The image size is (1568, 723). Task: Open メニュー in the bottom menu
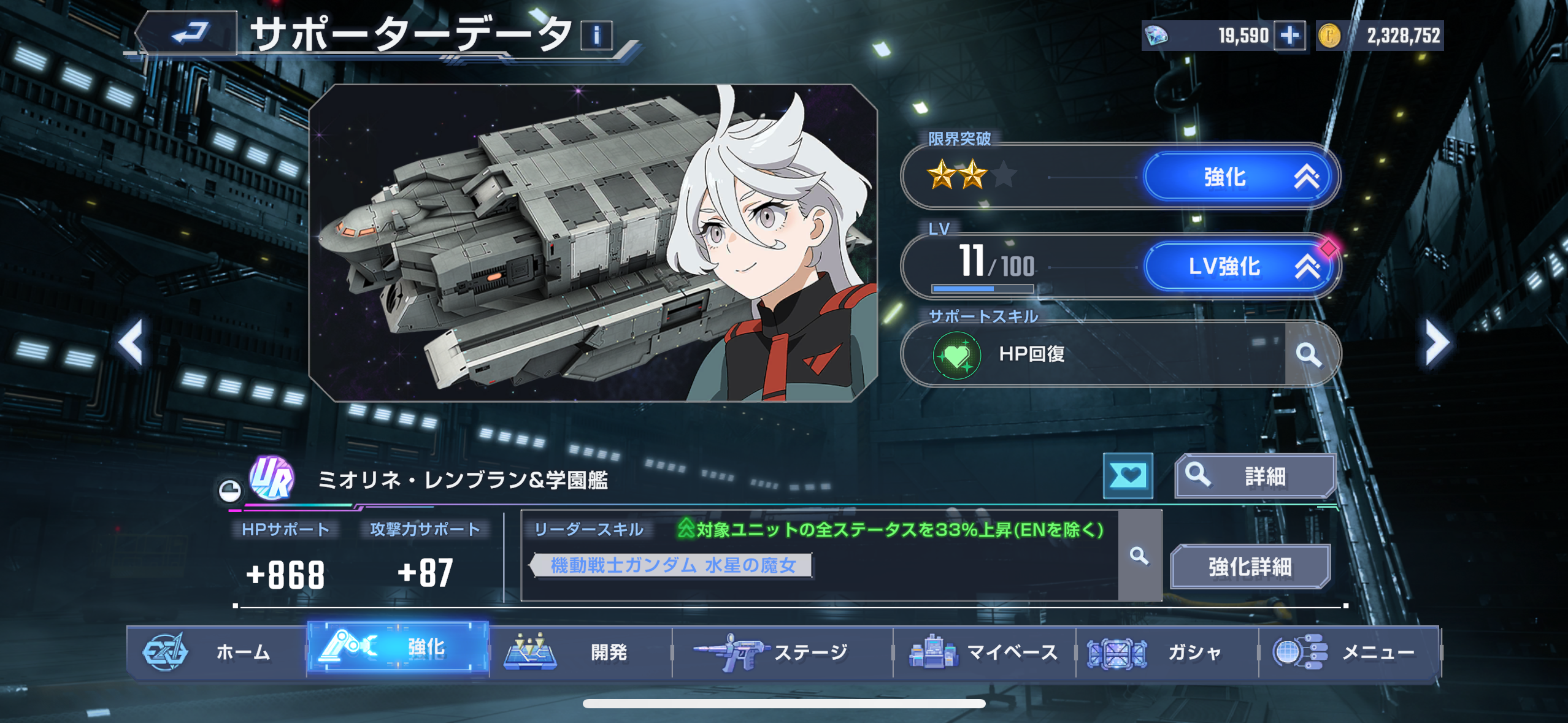click(1348, 652)
